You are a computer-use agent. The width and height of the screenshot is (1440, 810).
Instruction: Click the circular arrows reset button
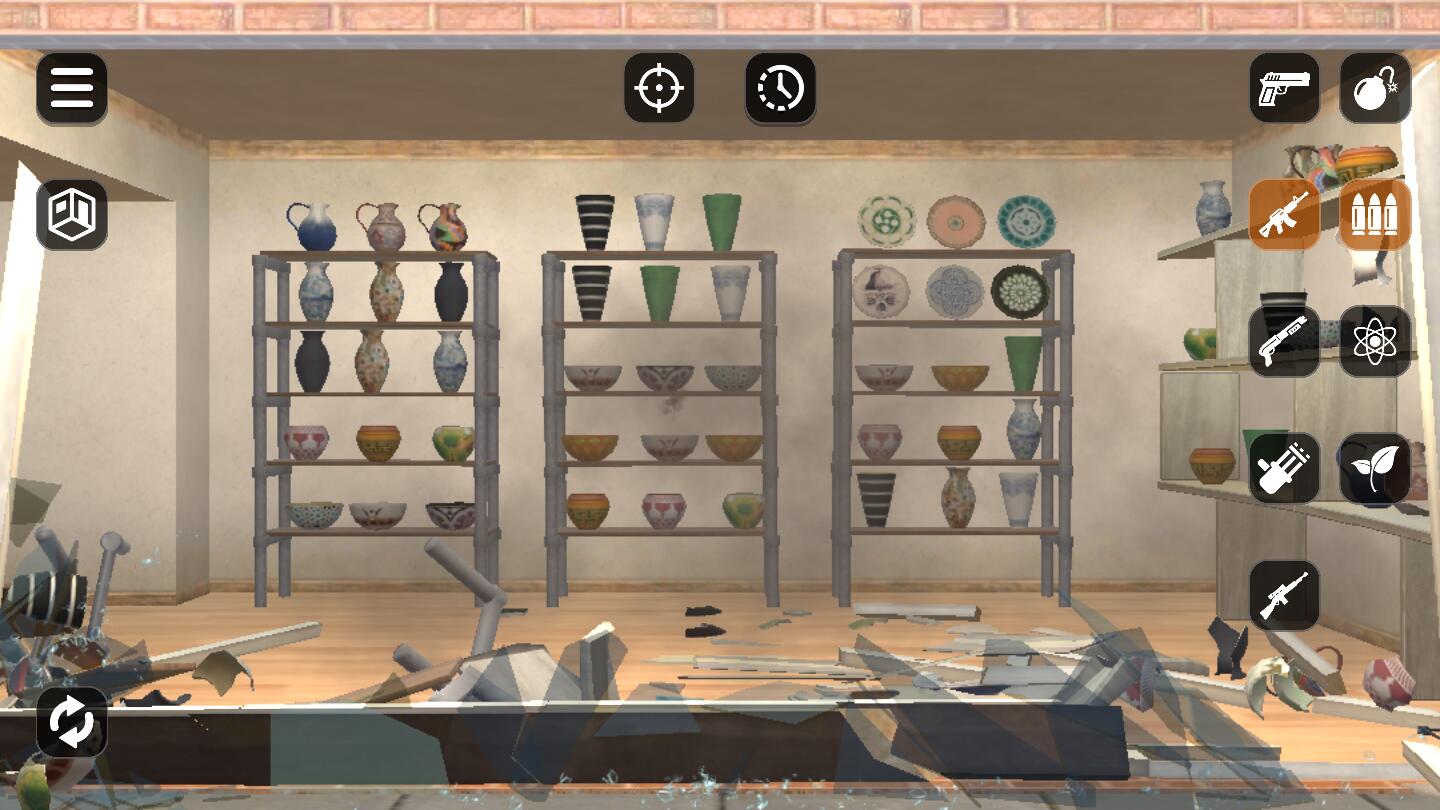click(x=72, y=722)
